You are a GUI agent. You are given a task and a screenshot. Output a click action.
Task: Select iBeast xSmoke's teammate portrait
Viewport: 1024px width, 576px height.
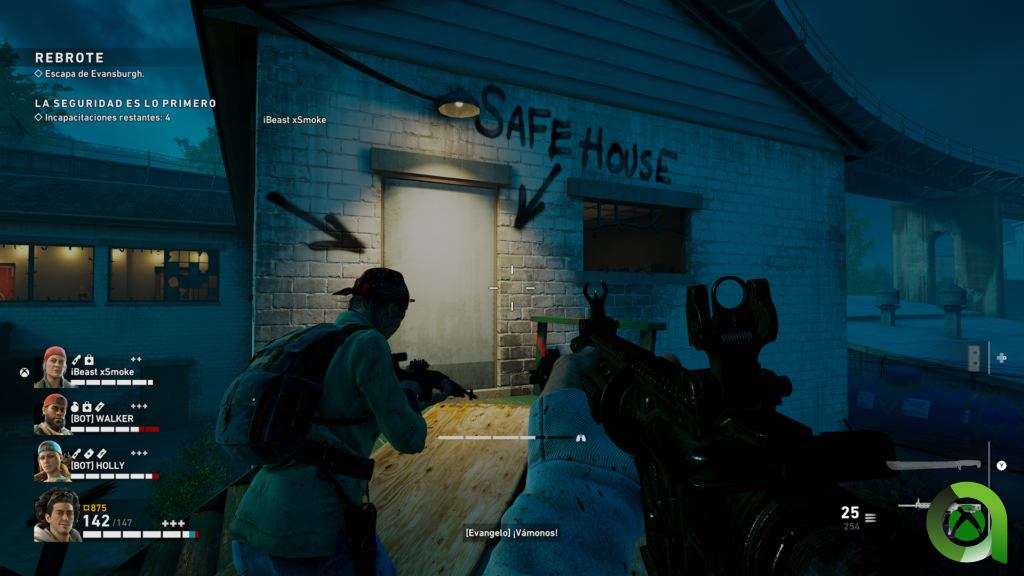[x=53, y=367]
